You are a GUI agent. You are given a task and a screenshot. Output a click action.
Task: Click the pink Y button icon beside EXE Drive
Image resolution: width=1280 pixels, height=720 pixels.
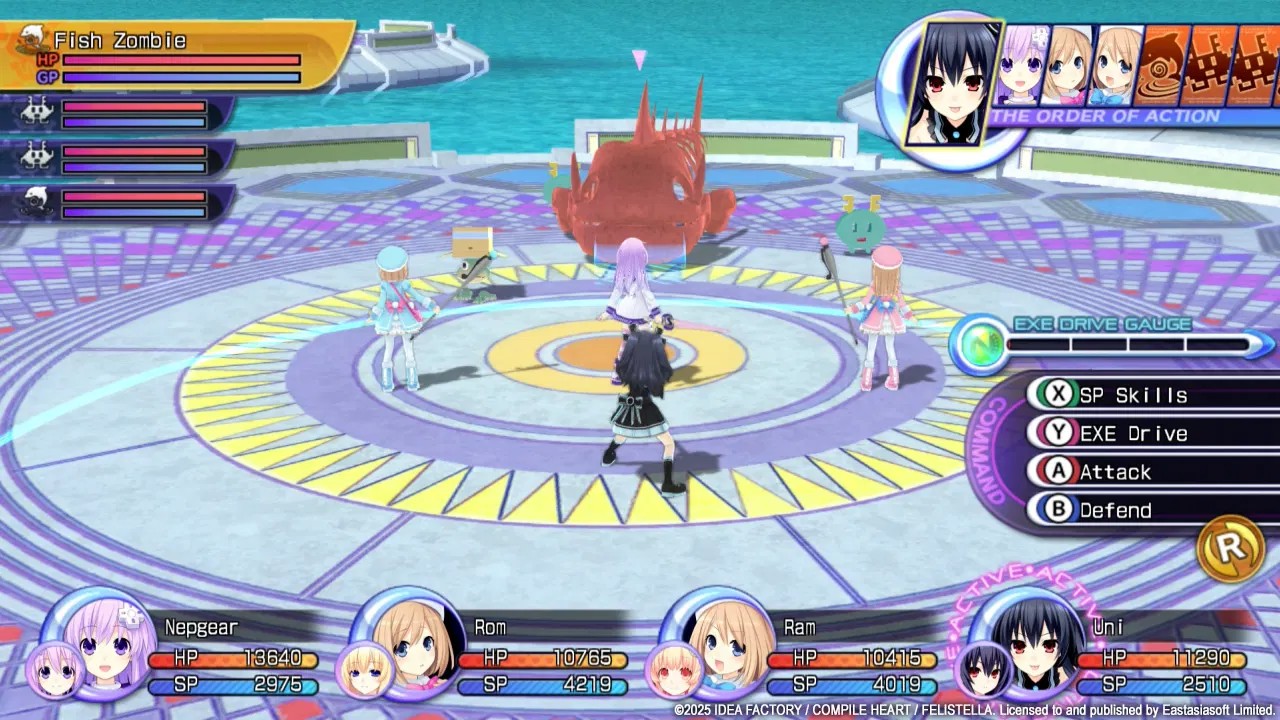[x=1058, y=433]
